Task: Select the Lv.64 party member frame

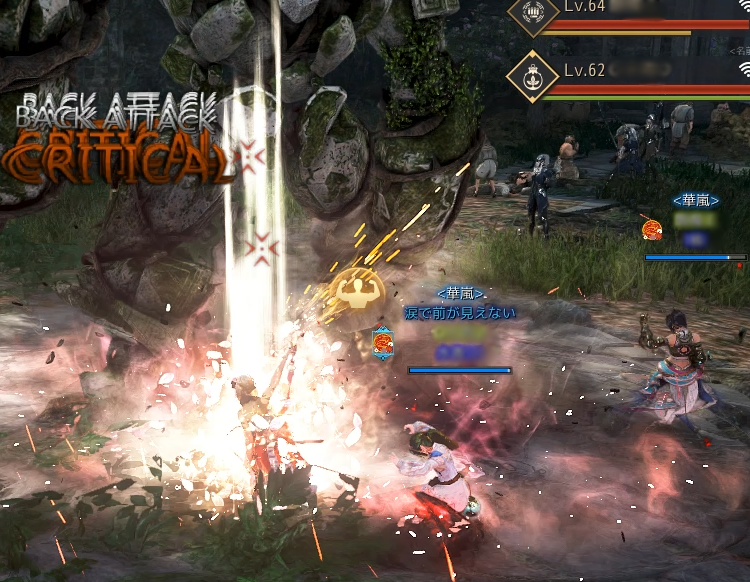Action: [640, 16]
